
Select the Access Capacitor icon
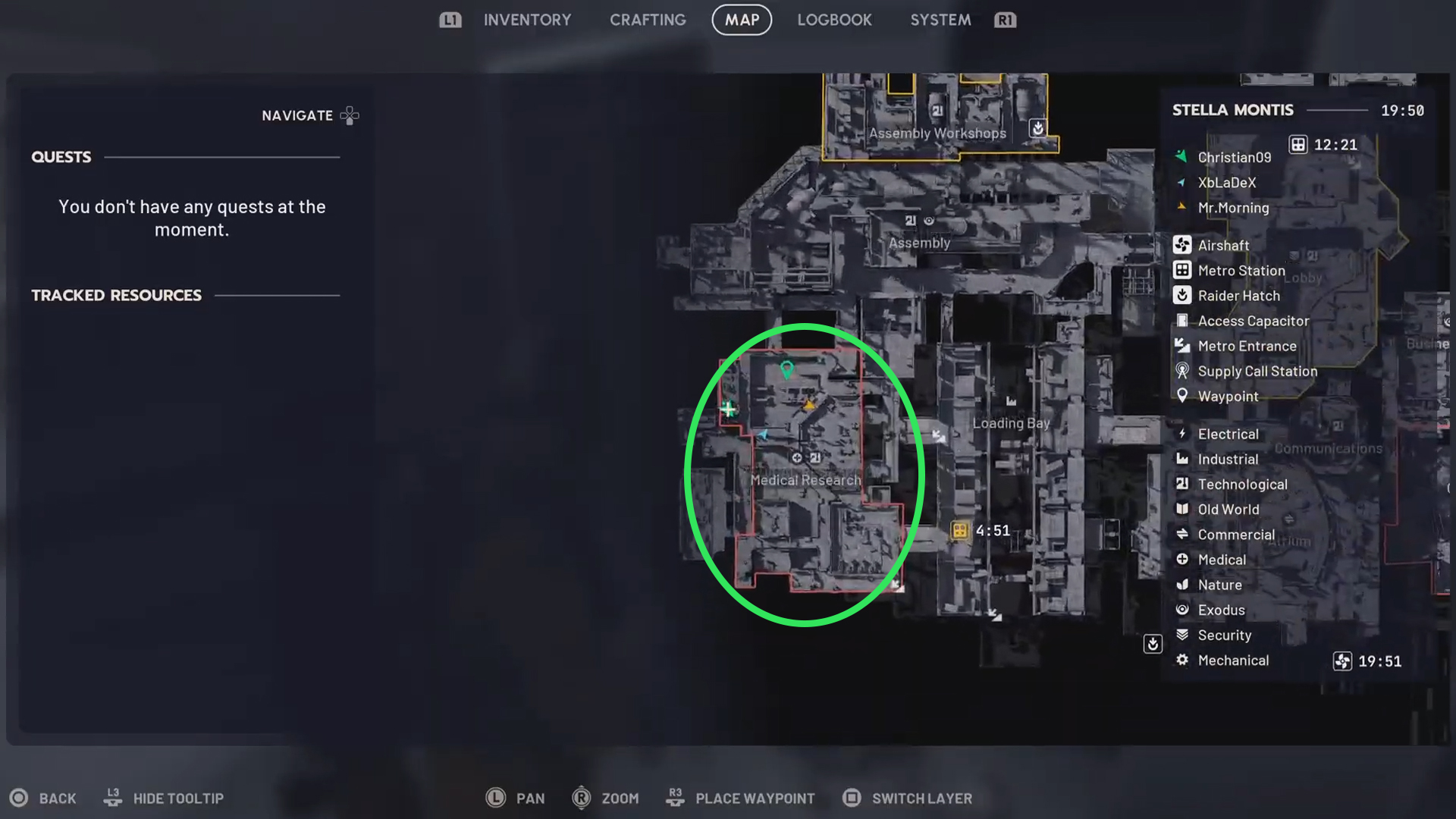click(1183, 321)
